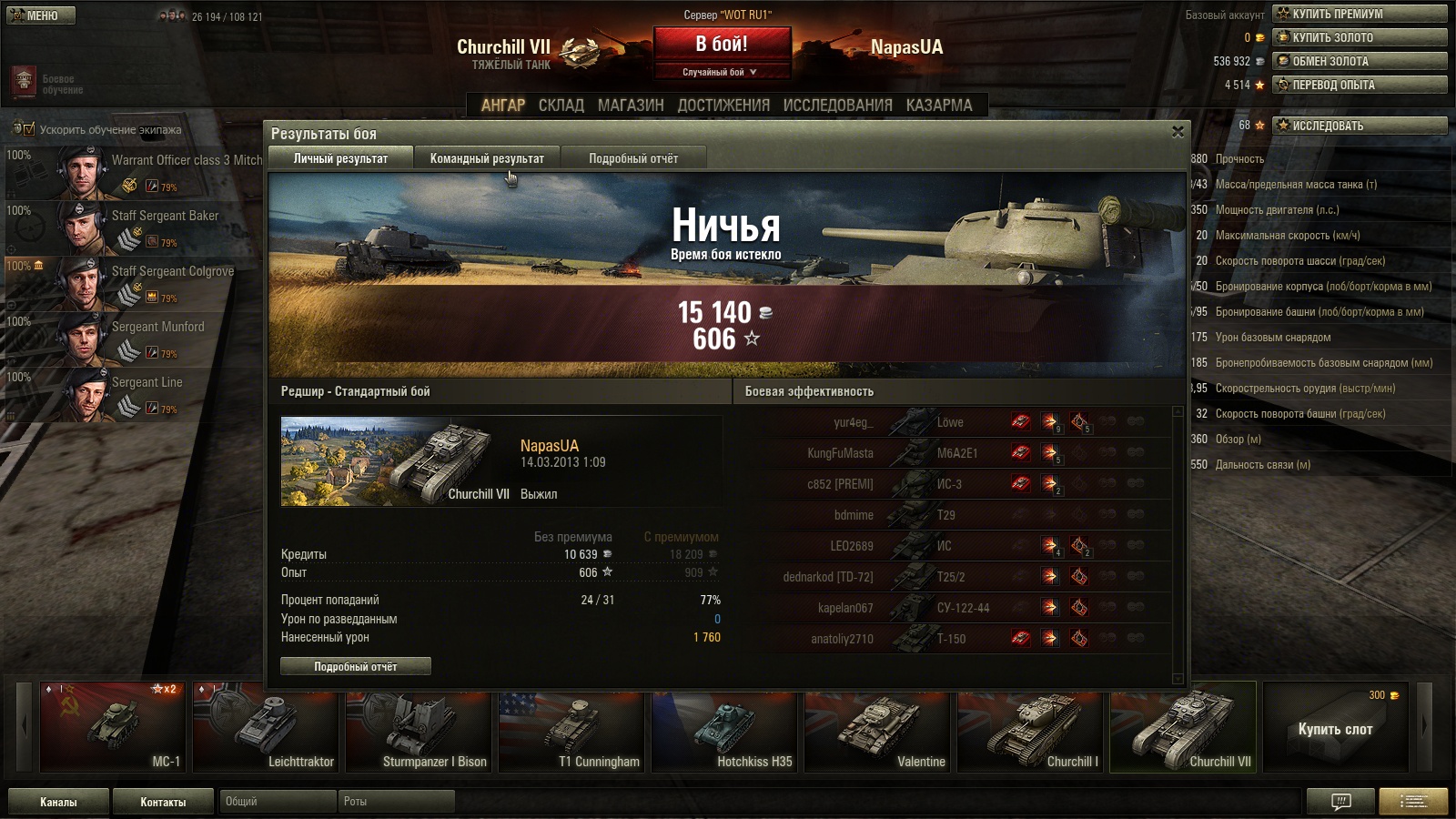This screenshot has width=1456, height=819.
Task: Switch to the СКЛАД section
Action: tap(561, 106)
